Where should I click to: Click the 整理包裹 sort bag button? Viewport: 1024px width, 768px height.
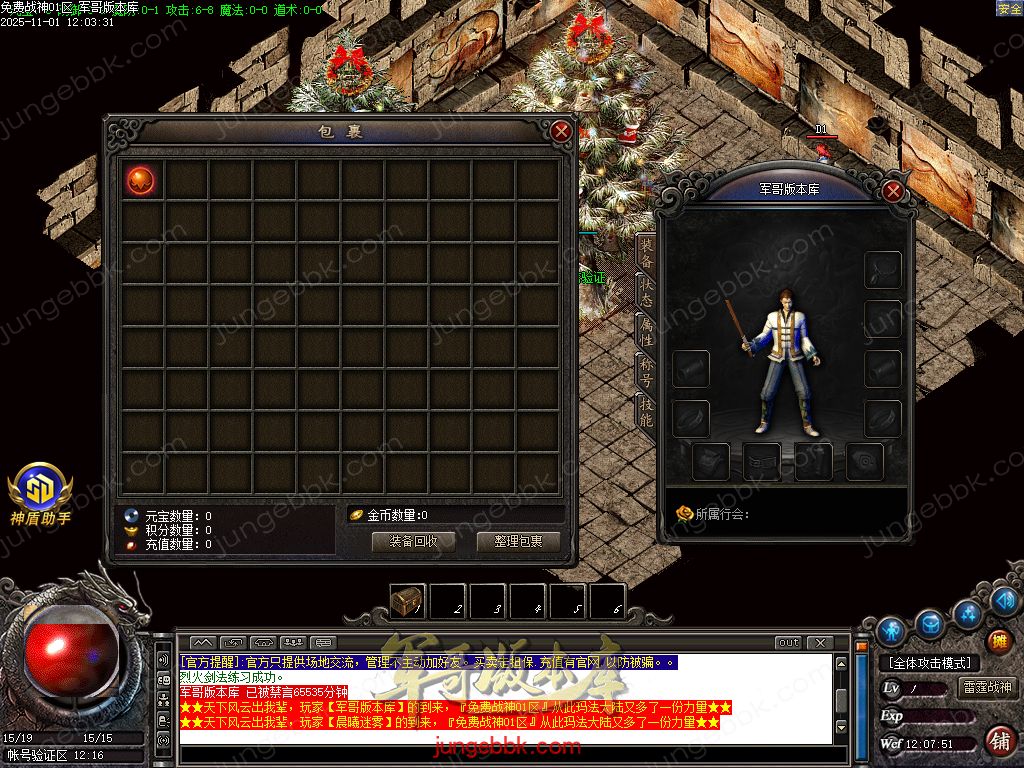pyautogui.click(x=518, y=541)
